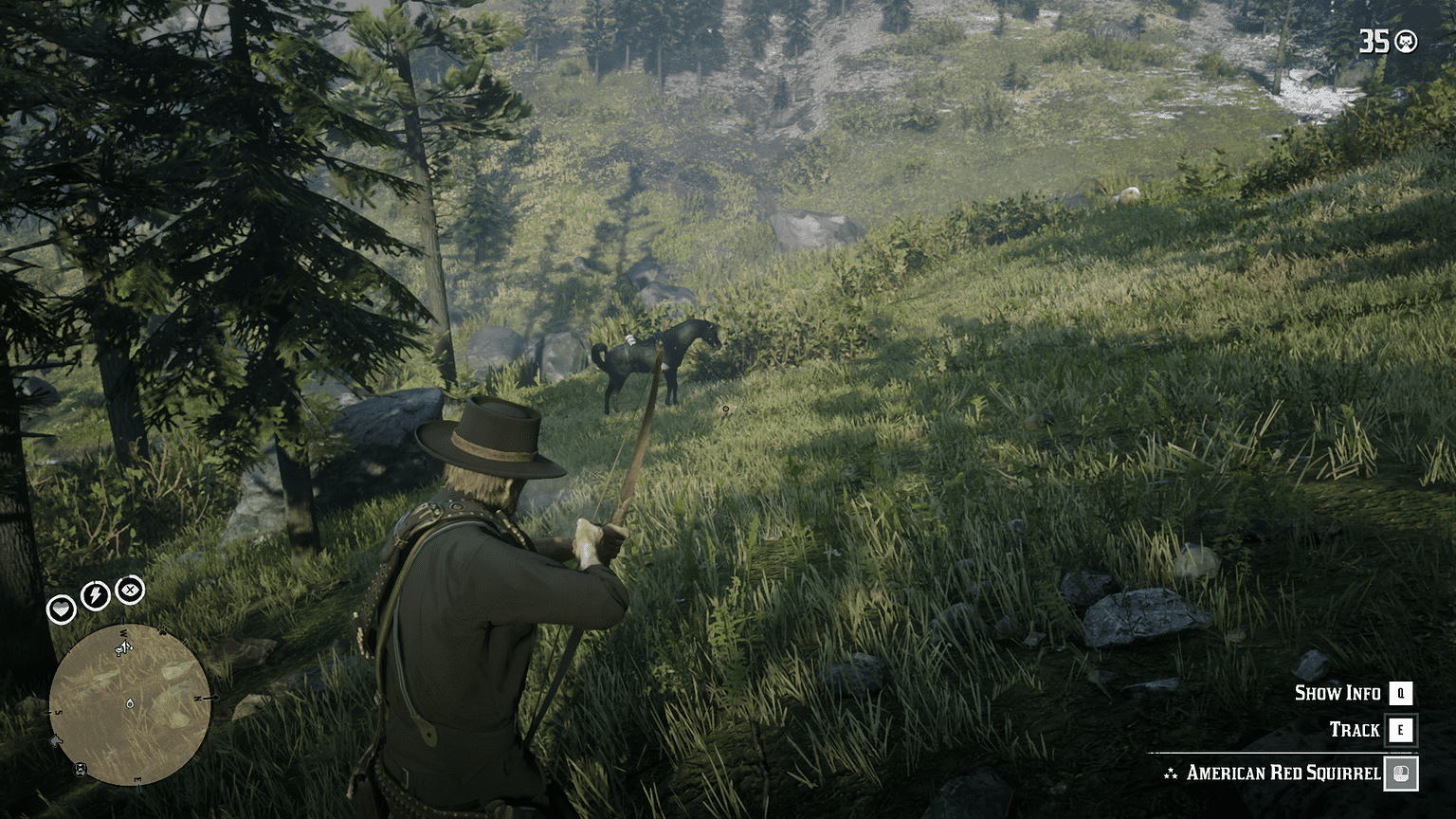Click the health core heart icon
The height and width of the screenshot is (819, 1456).
pyautogui.click(x=61, y=609)
